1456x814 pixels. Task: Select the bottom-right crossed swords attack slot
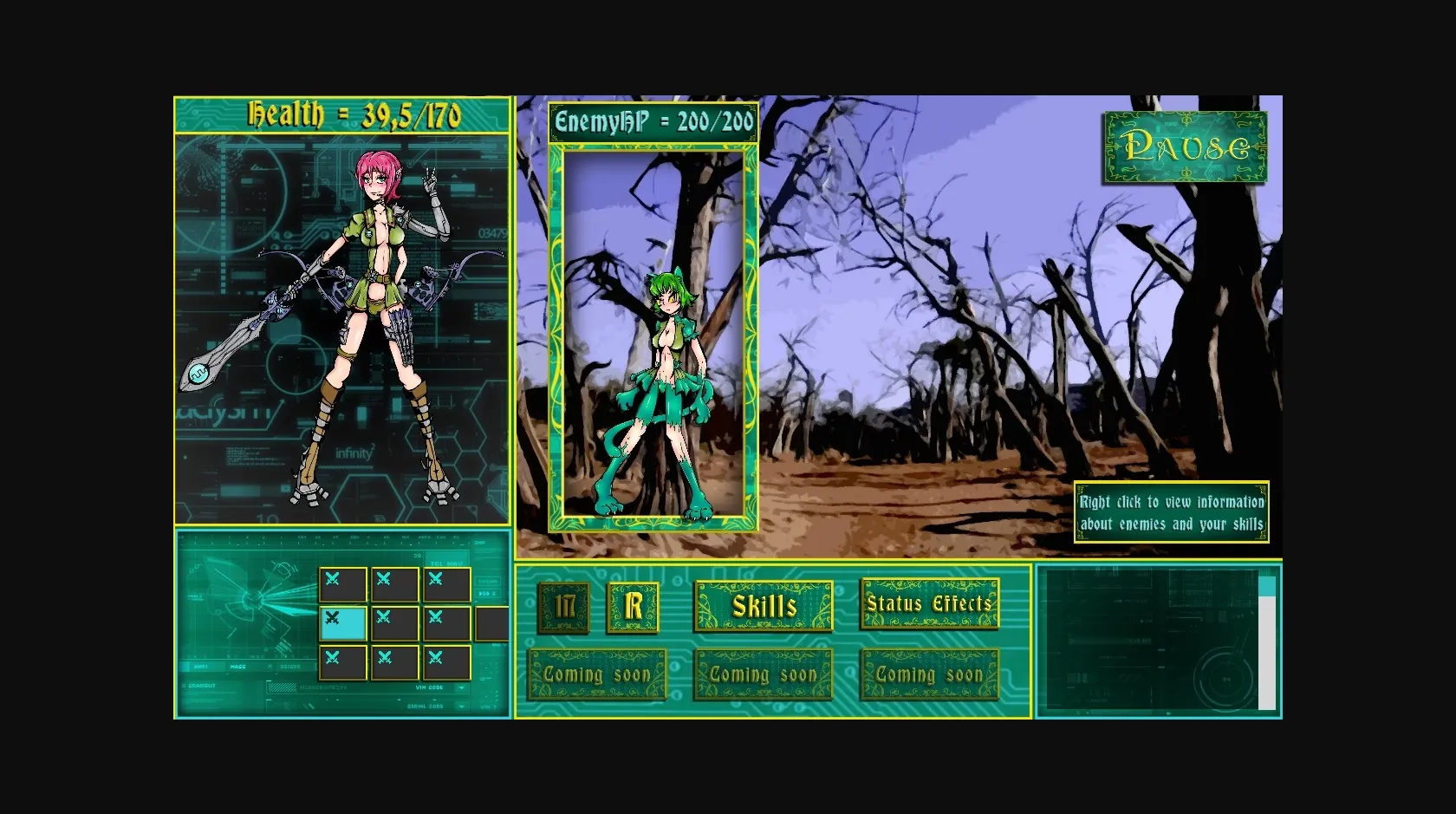tap(447, 661)
